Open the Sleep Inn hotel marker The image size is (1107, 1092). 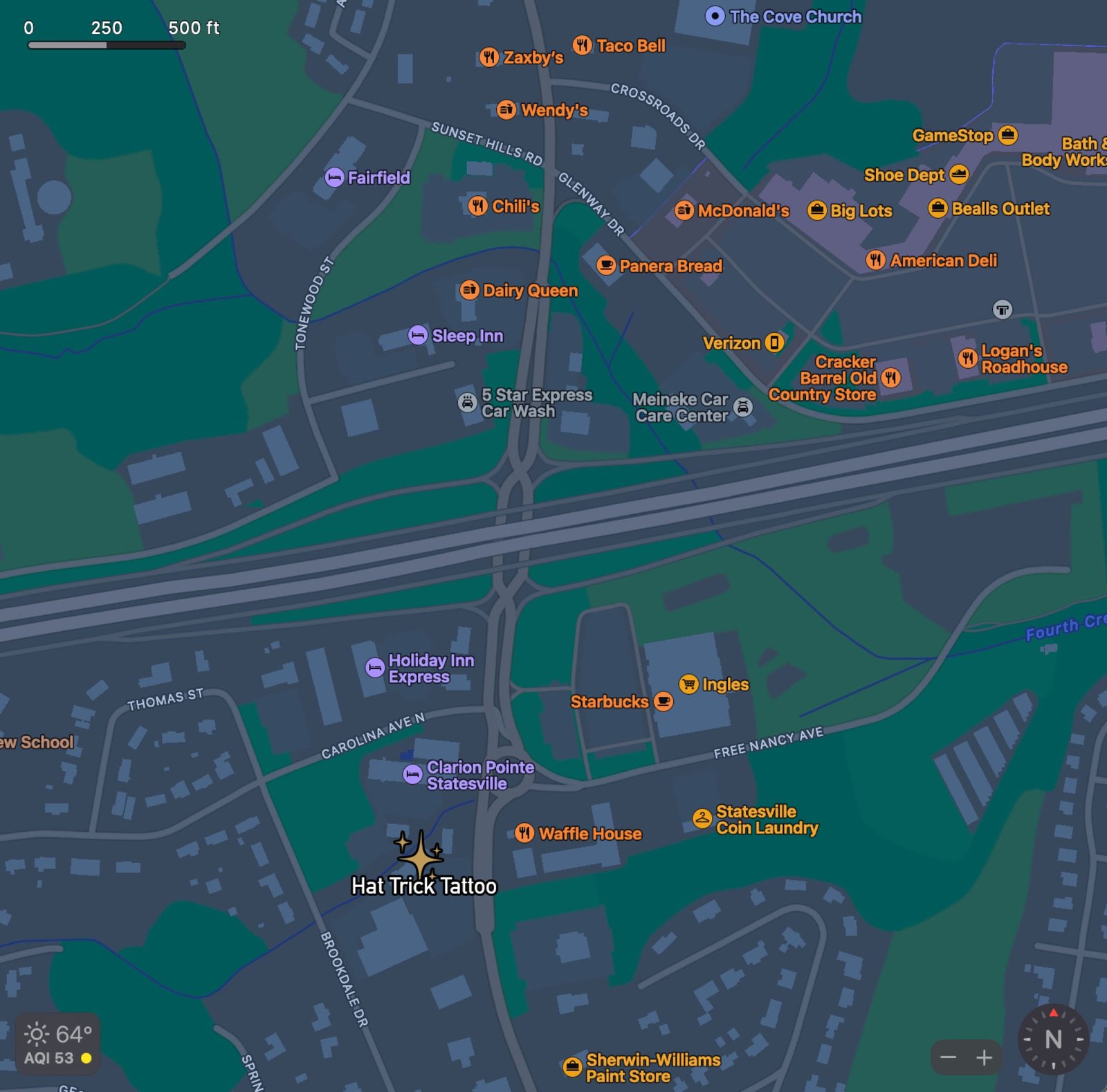pyautogui.click(x=418, y=336)
